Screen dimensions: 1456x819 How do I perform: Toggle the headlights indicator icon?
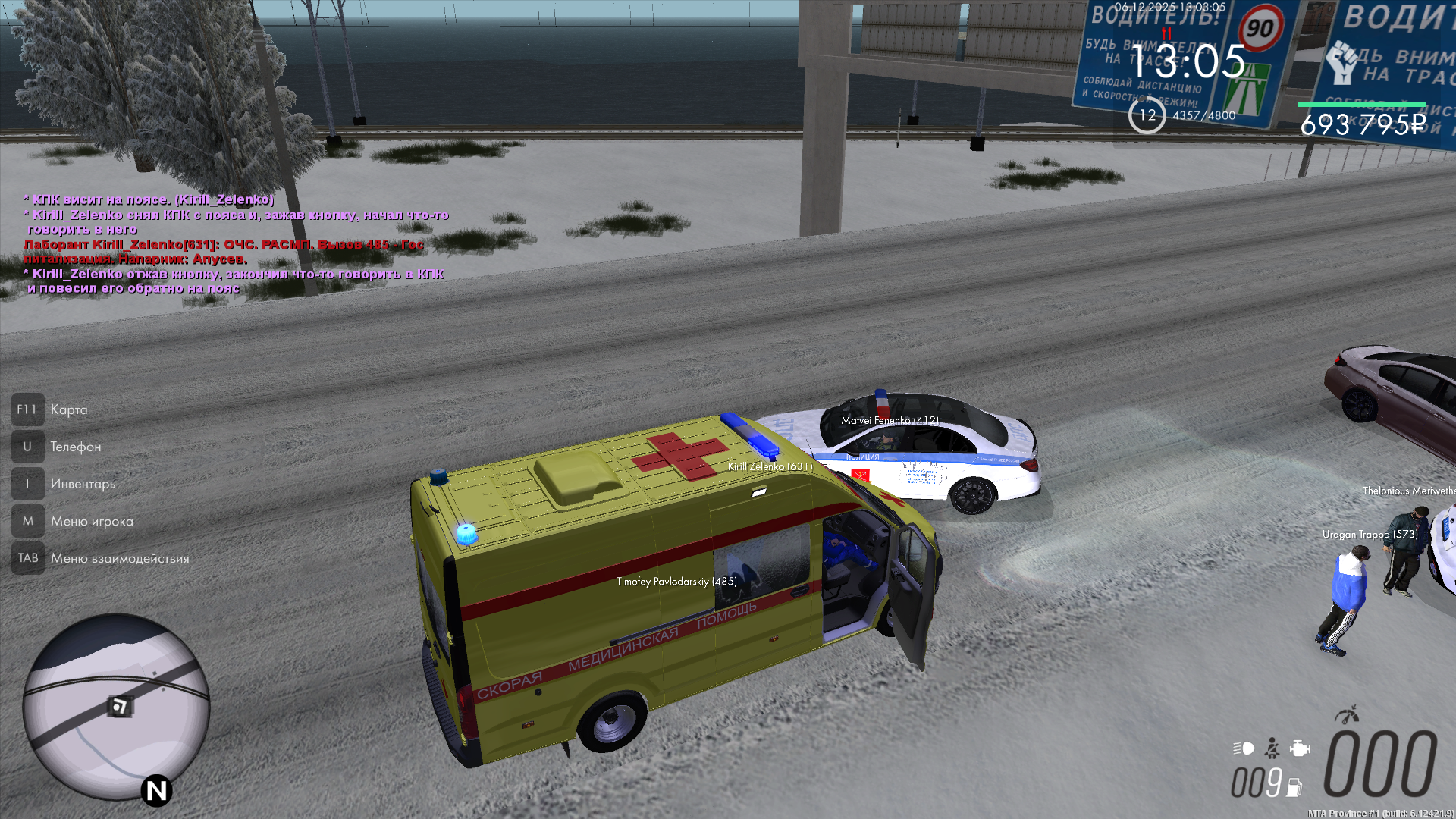(1244, 748)
